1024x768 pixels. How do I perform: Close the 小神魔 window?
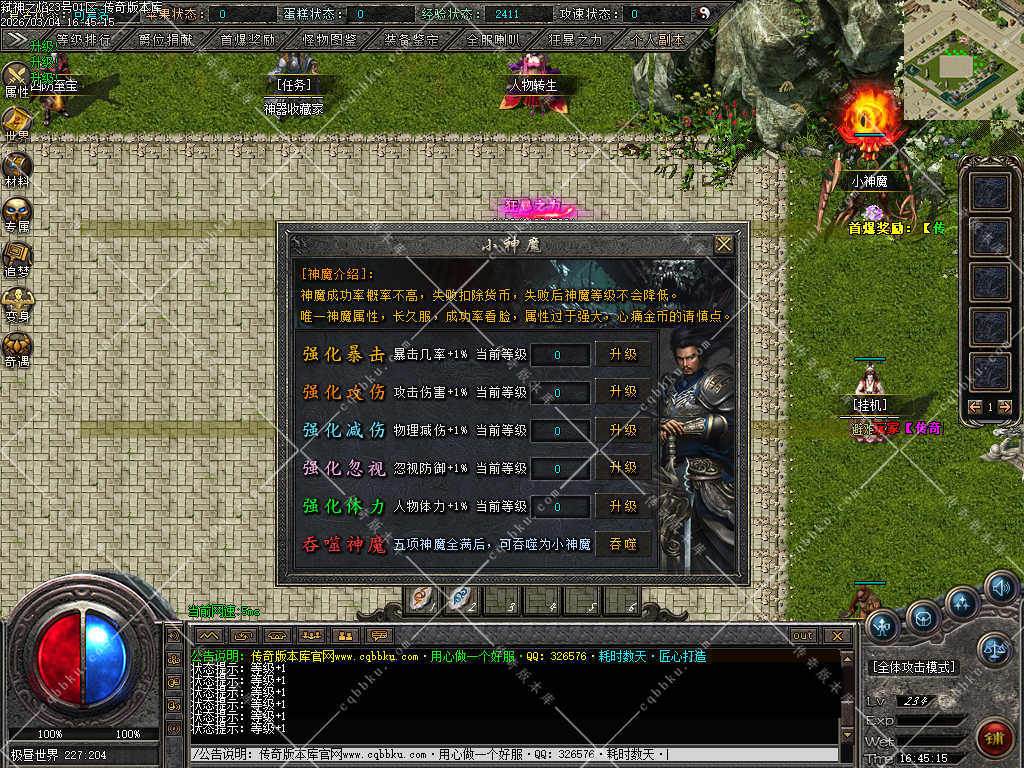tap(724, 244)
